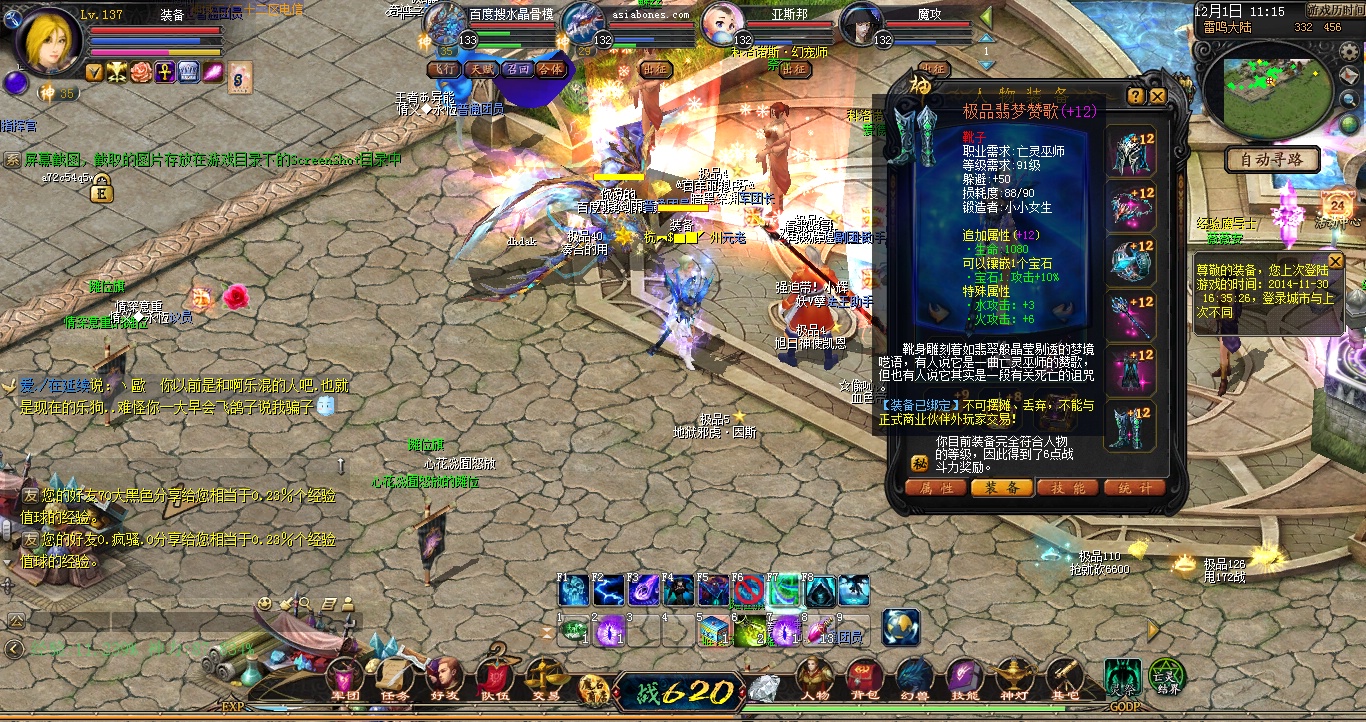Image resolution: width=1366 pixels, height=722 pixels.
Task: Open the 背包 backpack from bottom bar
Action: point(864,679)
